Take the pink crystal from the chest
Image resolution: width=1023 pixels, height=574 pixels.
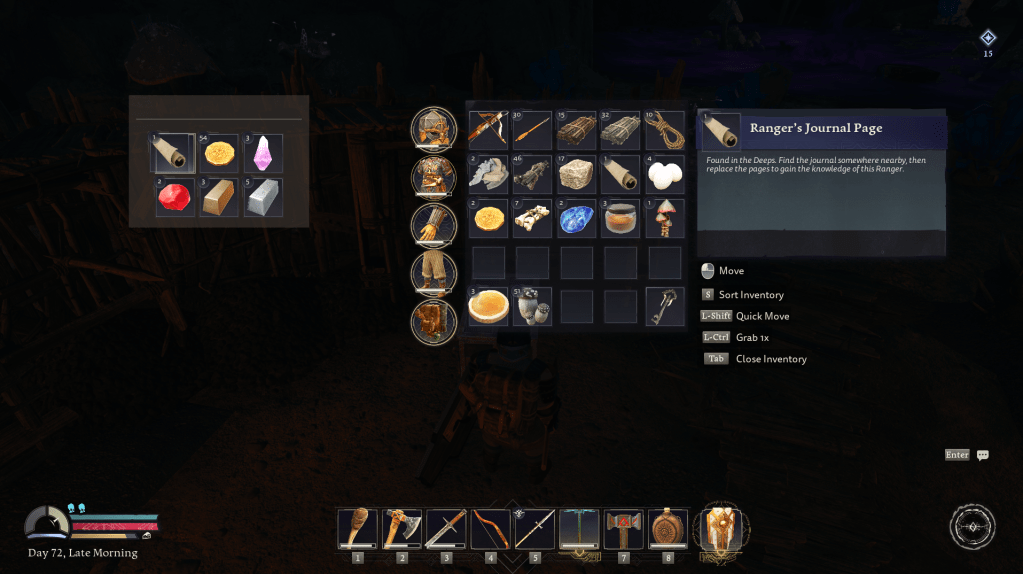click(x=263, y=154)
